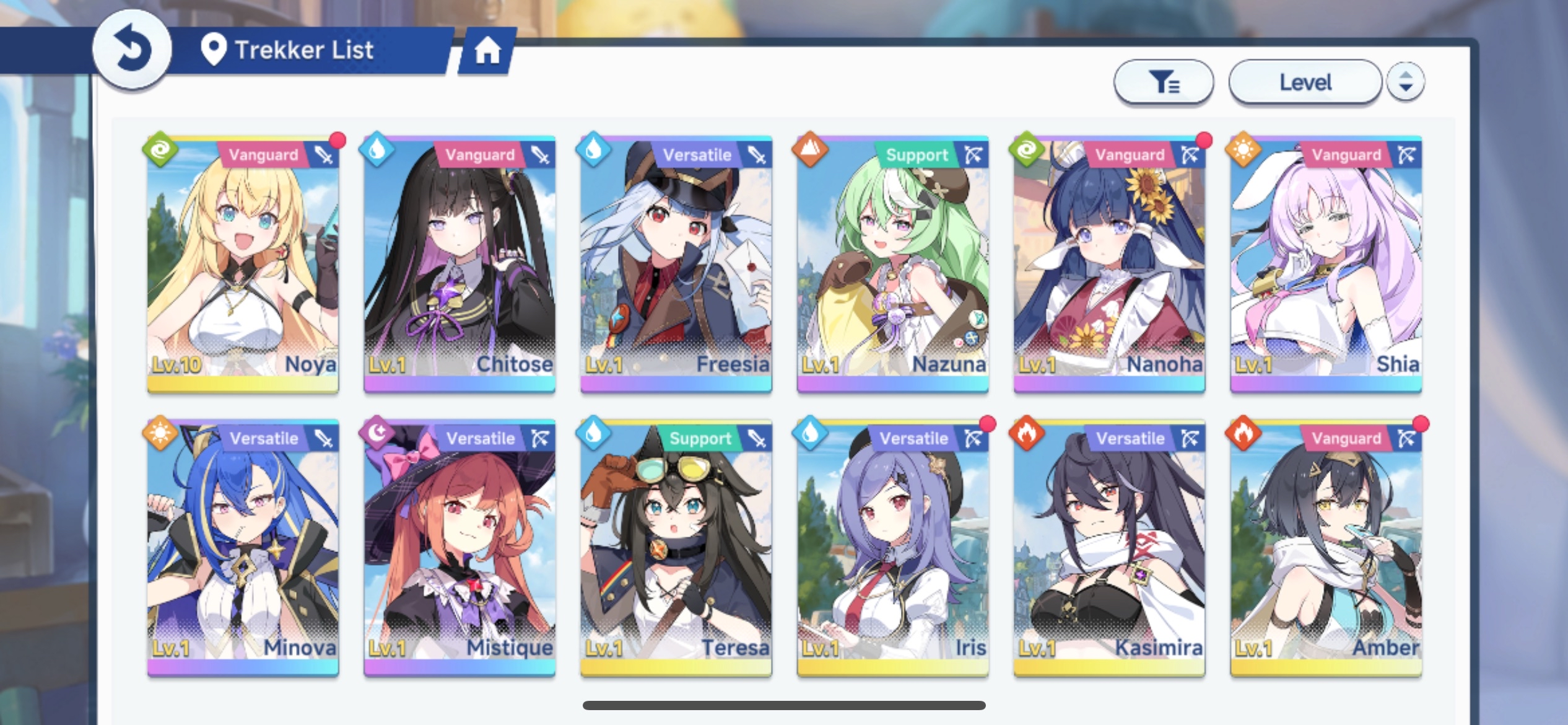This screenshot has height=725, width=1568.
Task: Open the home screen via house icon
Action: pyautogui.click(x=487, y=51)
